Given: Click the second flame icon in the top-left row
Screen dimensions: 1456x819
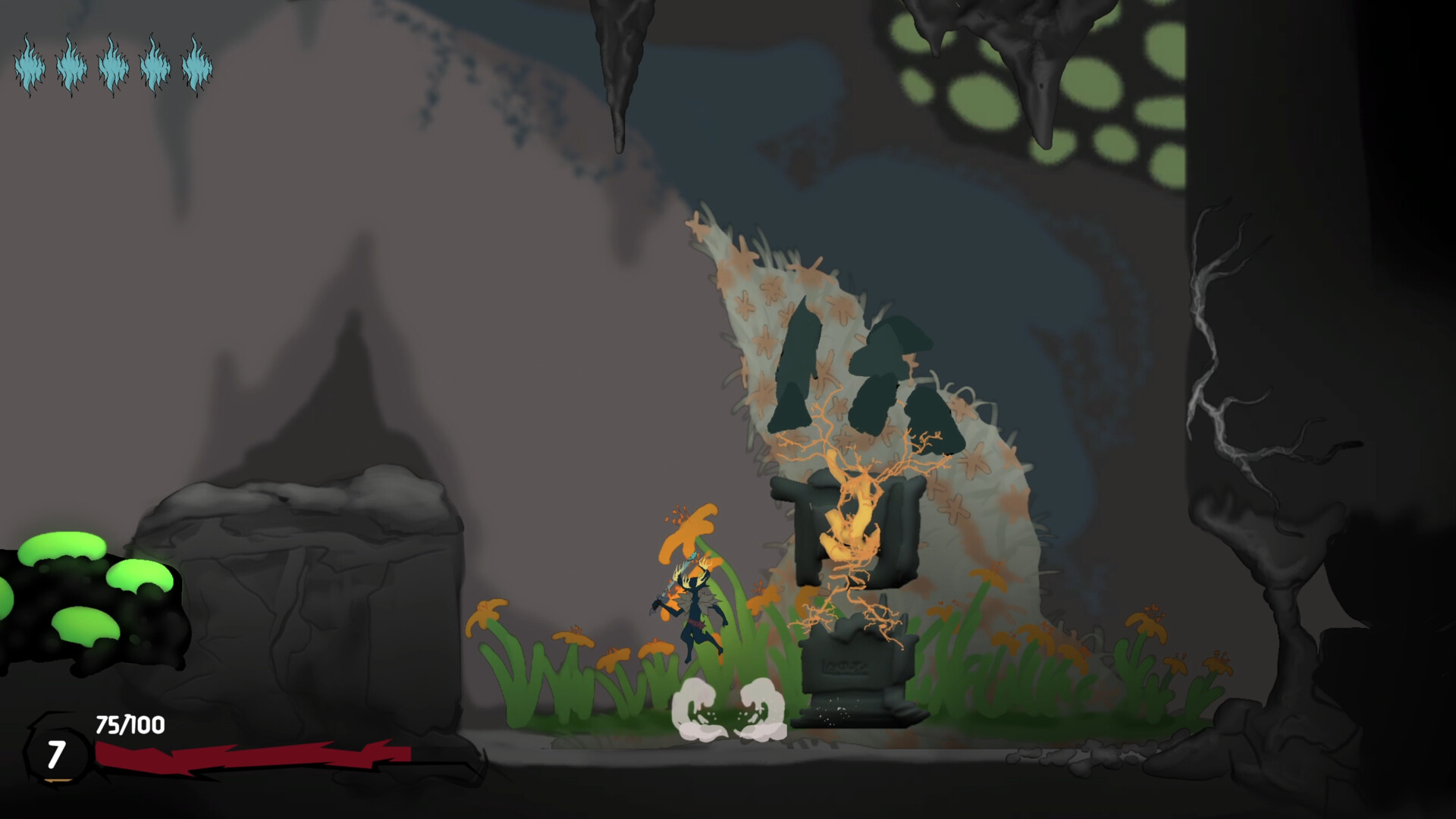Looking at the screenshot, I should click(x=72, y=68).
